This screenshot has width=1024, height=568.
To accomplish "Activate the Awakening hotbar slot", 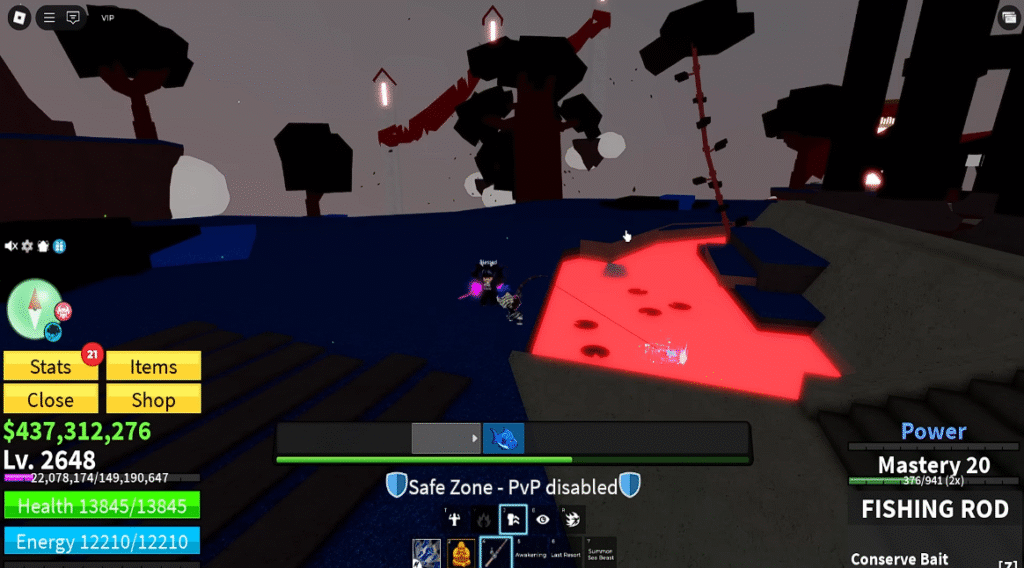I will click(531, 553).
